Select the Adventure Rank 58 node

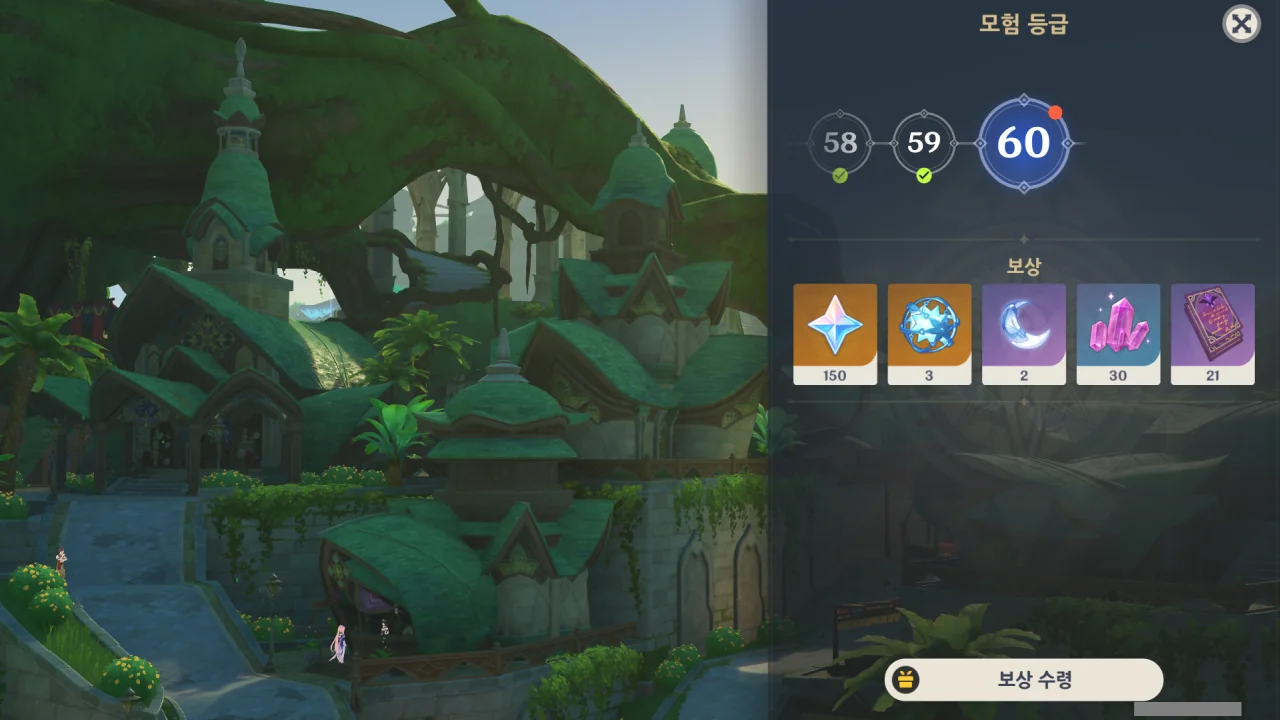pyautogui.click(x=840, y=143)
